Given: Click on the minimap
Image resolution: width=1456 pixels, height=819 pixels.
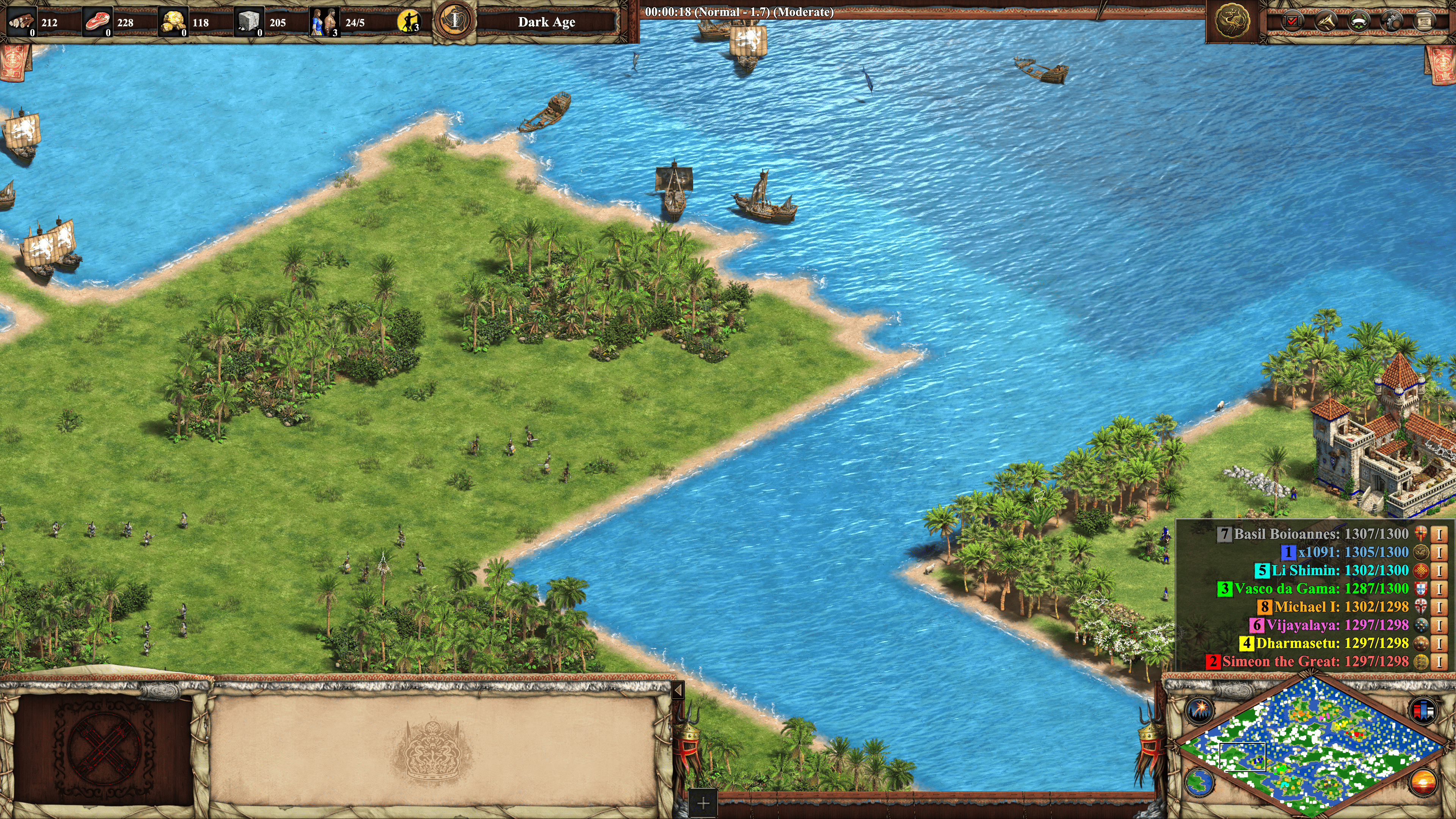Looking at the screenshot, I should tap(1311, 746).
